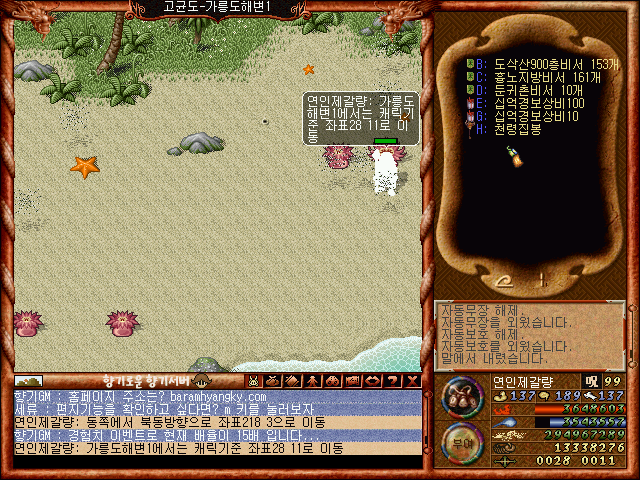Click the rabbit face toolbar icon

point(255,380)
